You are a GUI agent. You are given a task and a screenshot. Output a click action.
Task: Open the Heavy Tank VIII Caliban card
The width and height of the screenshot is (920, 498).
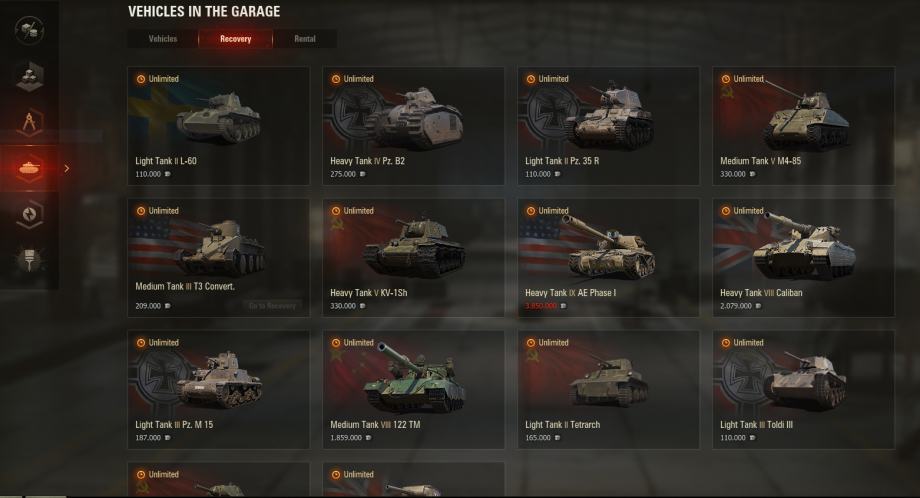(803, 257)
